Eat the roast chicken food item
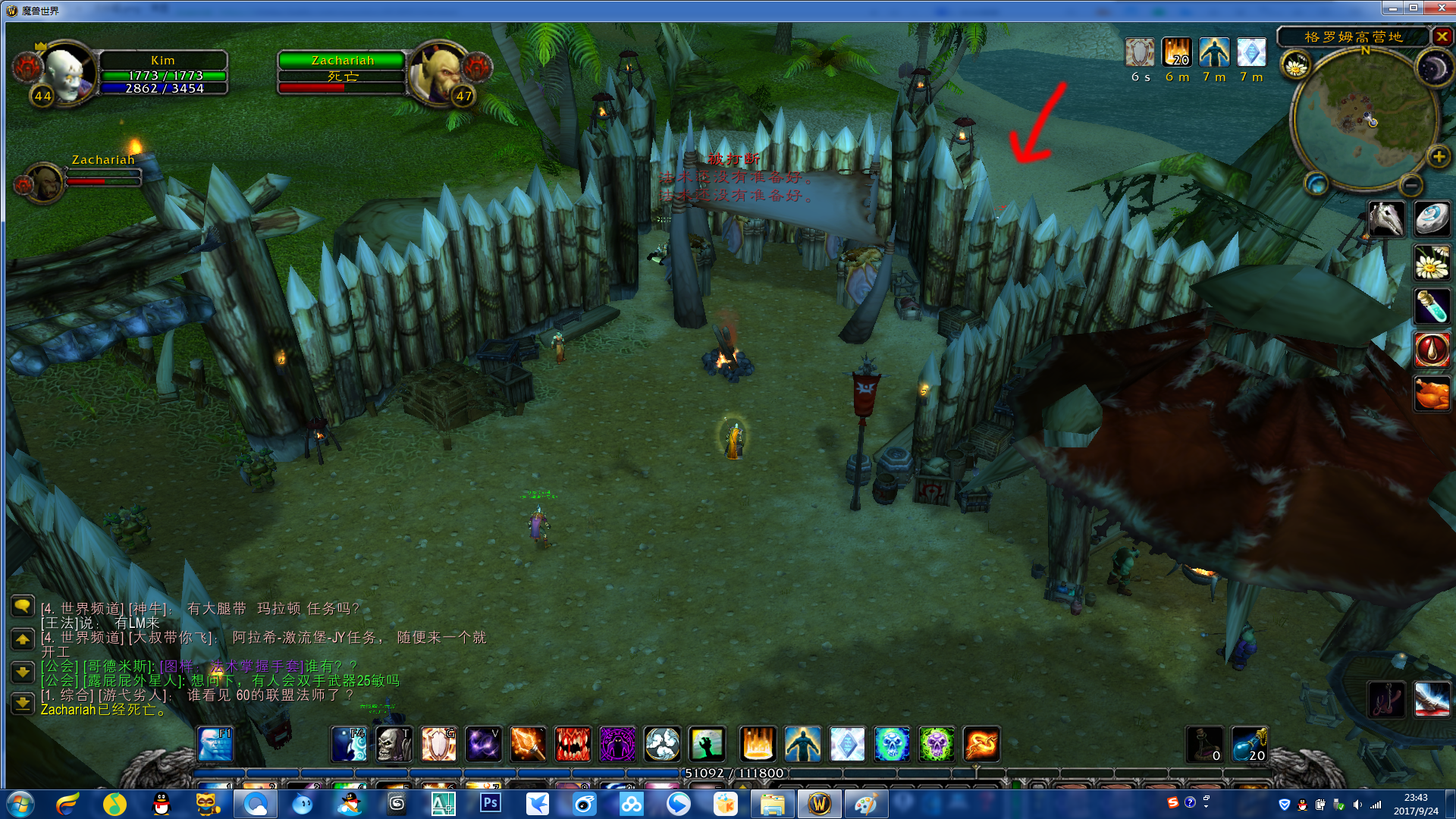The image size is (1456, 819). [1432, 394]
